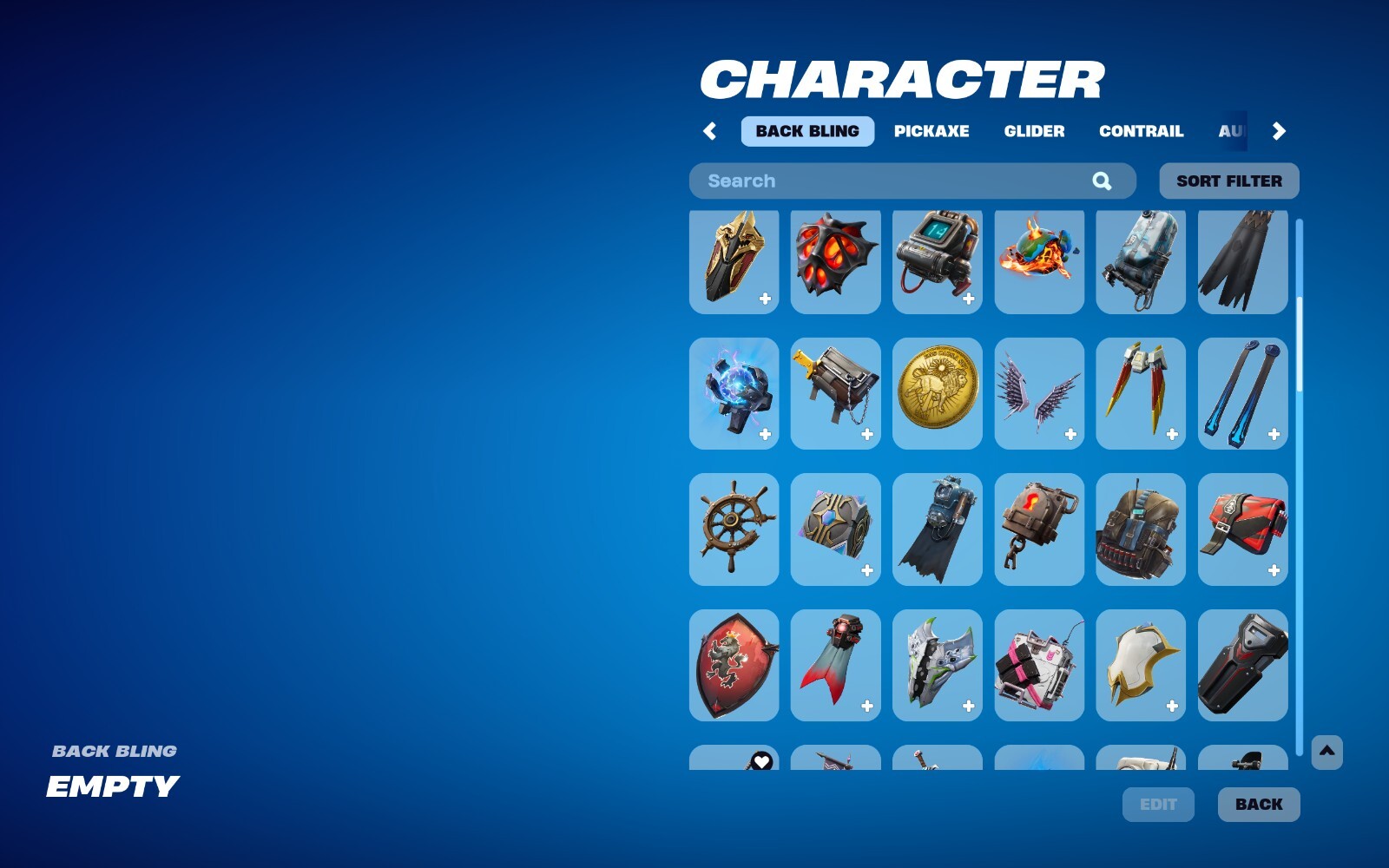Select the ship's wheel back bling

(734, 529)
